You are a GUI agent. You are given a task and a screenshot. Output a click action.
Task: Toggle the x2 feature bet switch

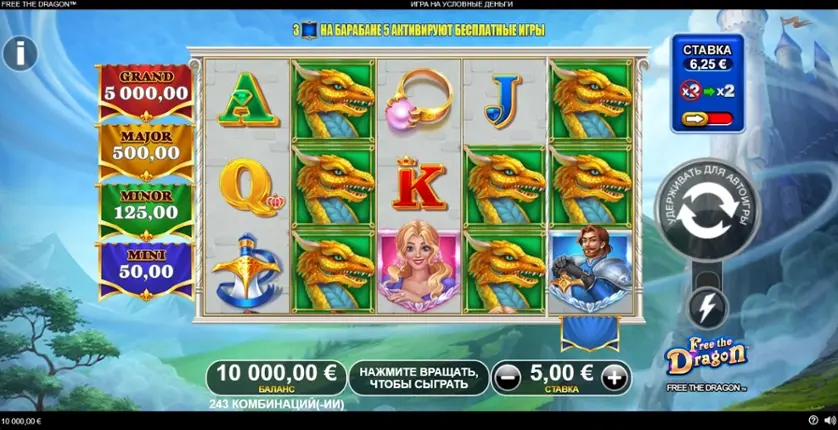pos(706,119)
